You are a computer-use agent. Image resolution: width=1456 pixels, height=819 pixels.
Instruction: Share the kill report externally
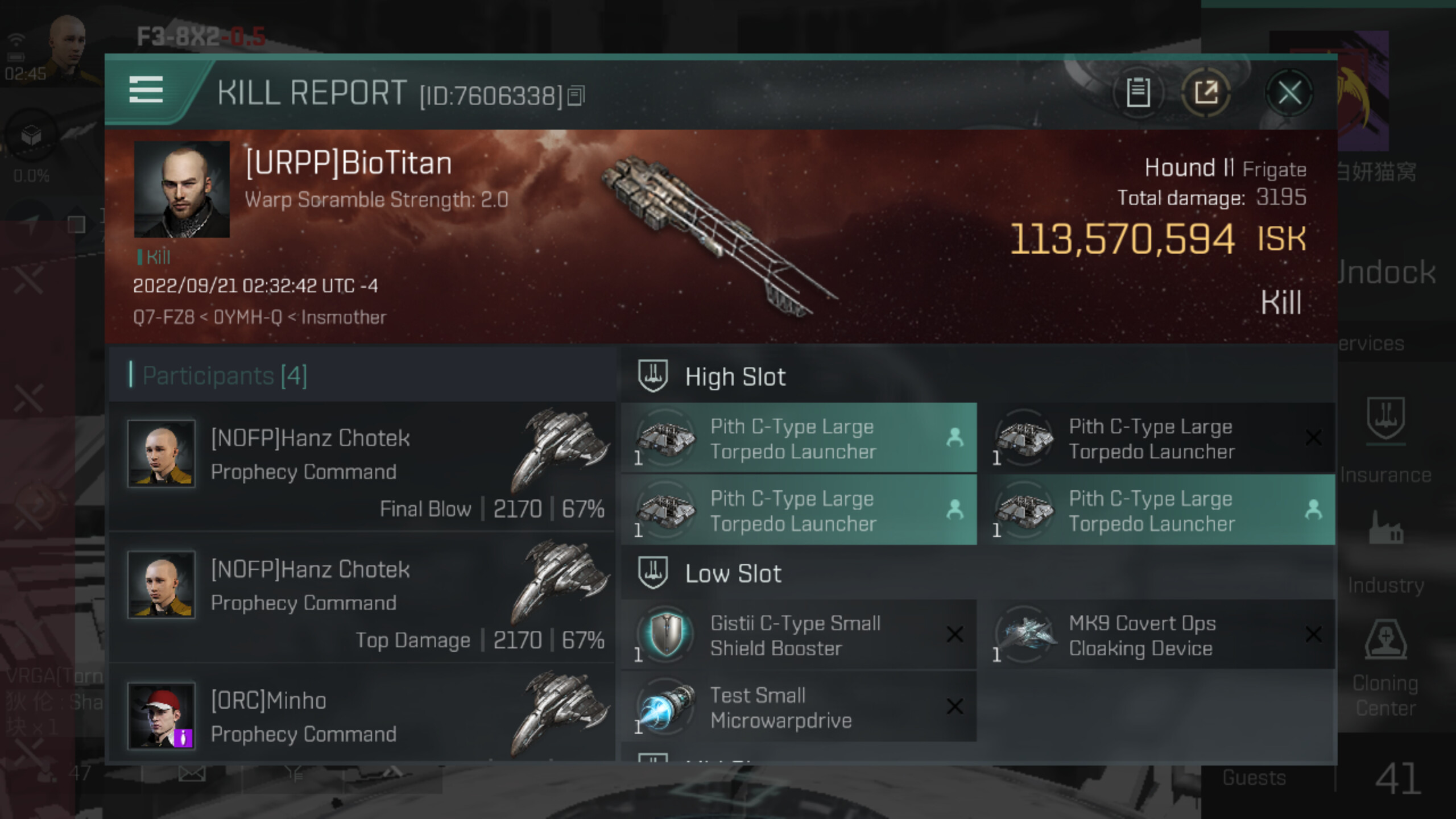1206,93
